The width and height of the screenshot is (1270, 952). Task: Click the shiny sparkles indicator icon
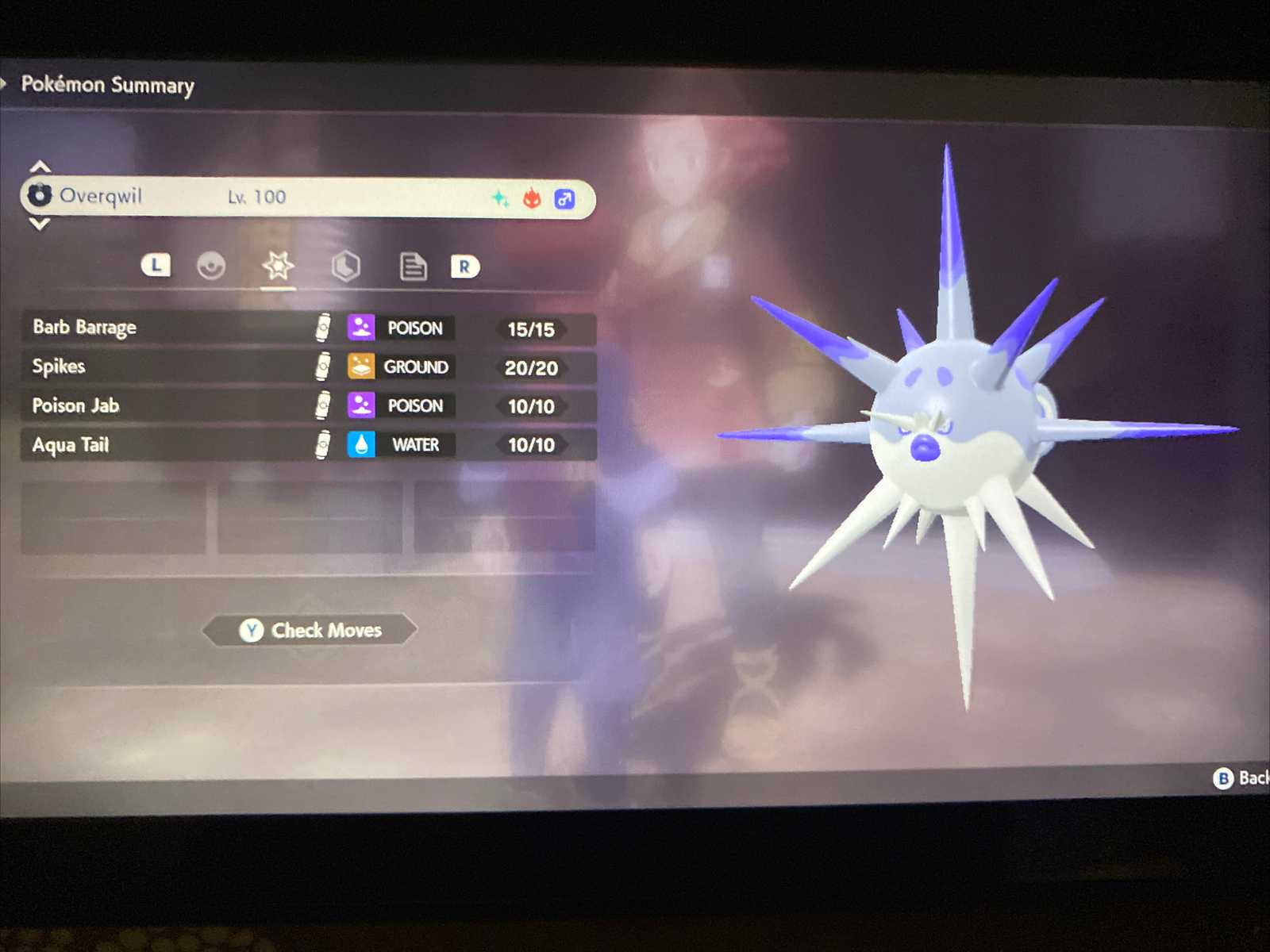[500, 198]
